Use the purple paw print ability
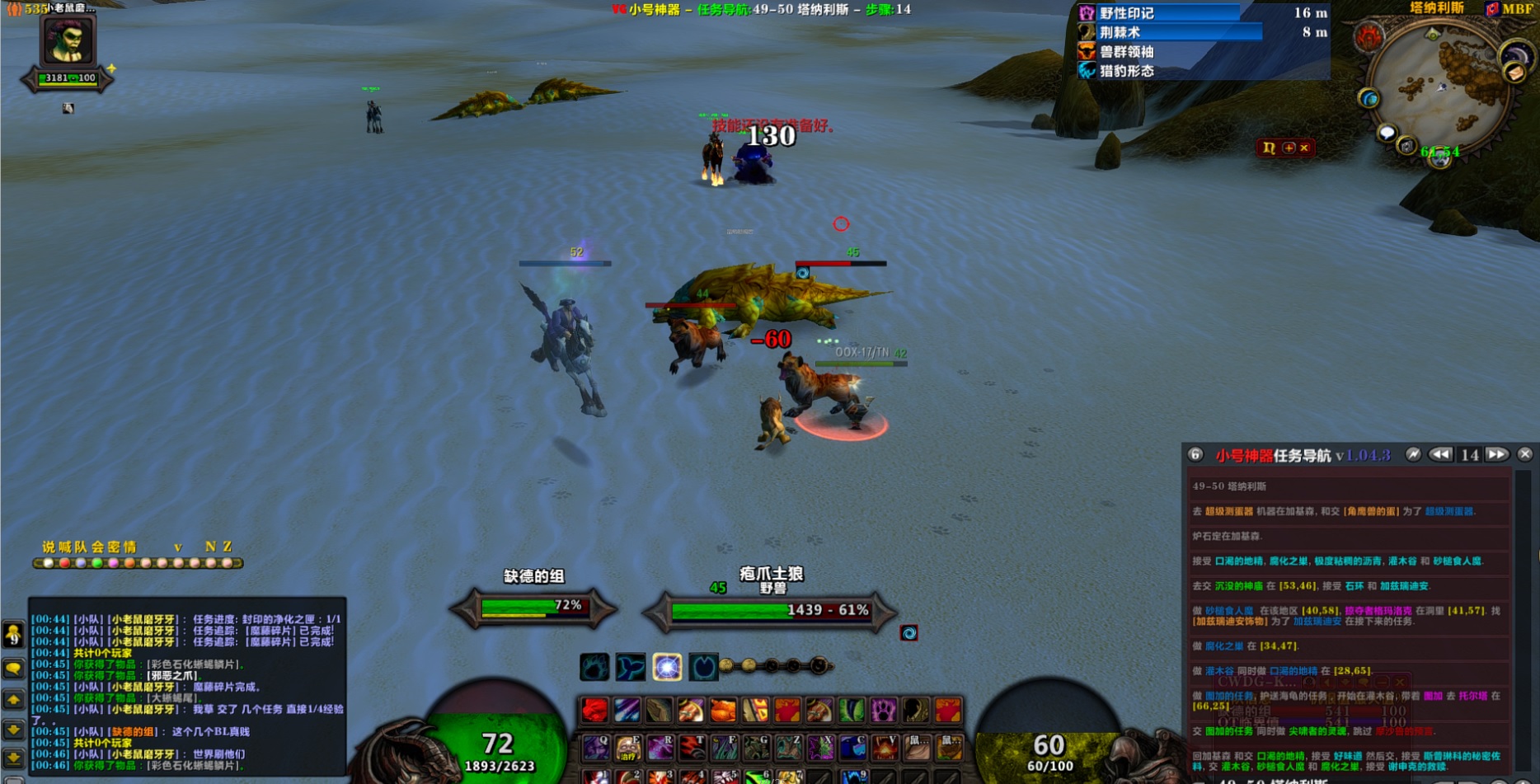 (883, 710)
